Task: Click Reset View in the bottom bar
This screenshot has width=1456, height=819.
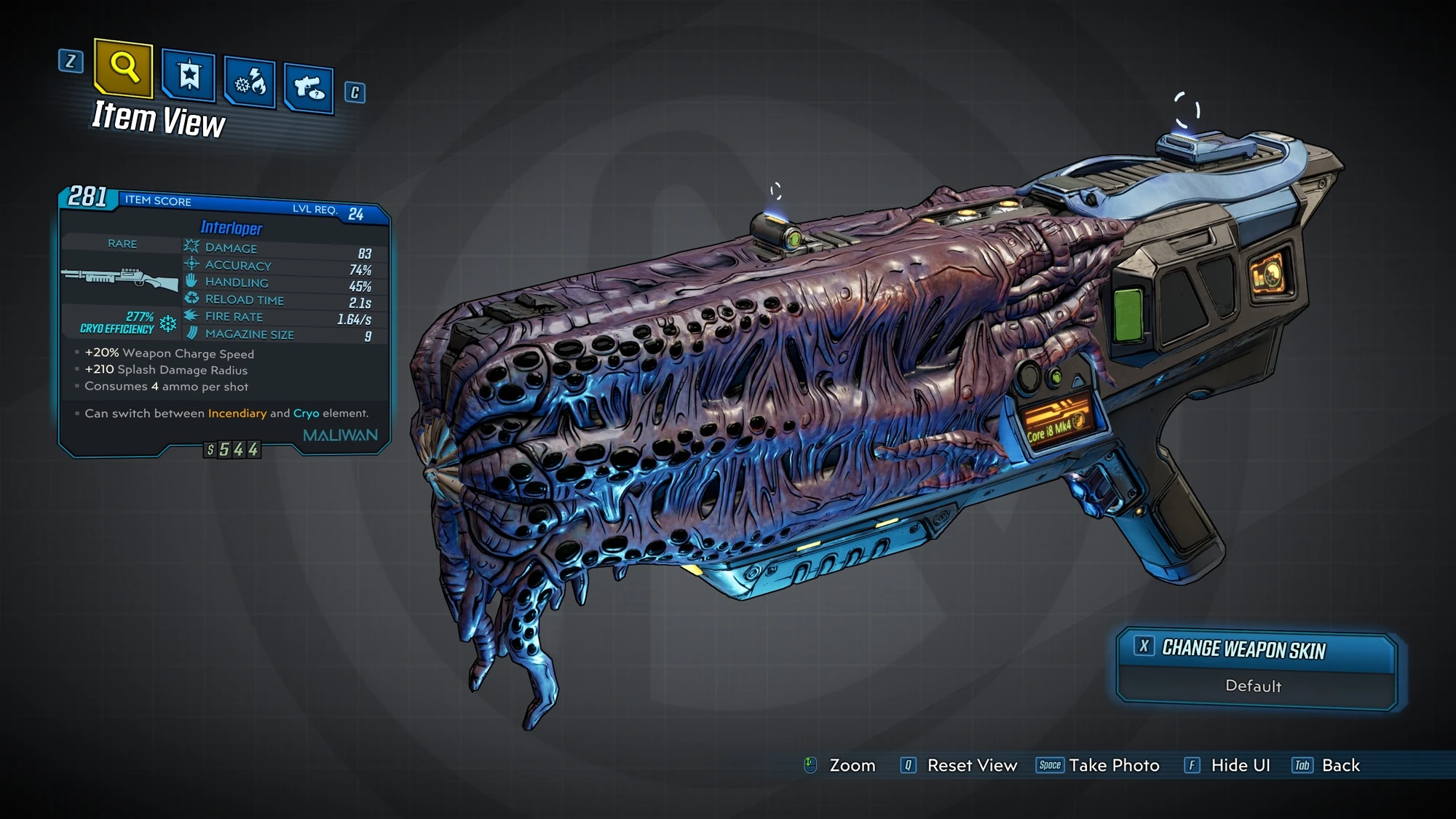Action: click(971, 765)
